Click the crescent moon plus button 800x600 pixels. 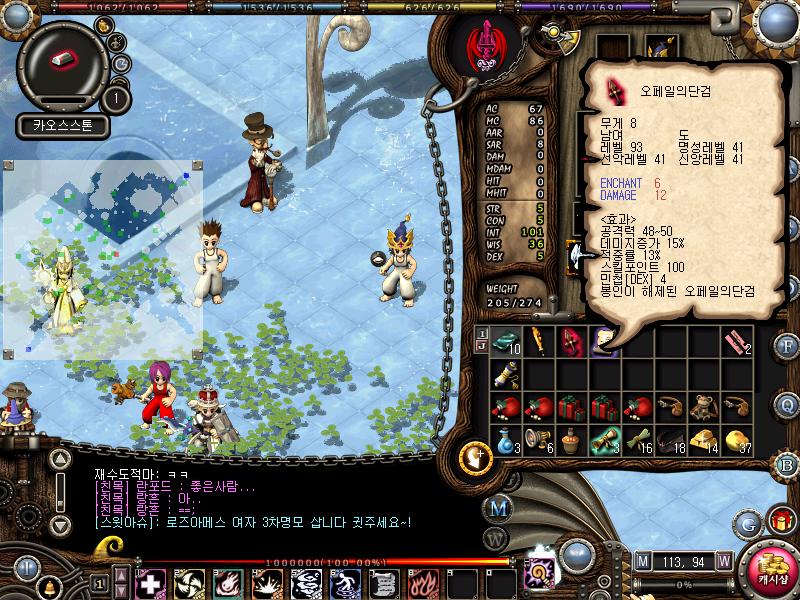(x=473, y=459)
